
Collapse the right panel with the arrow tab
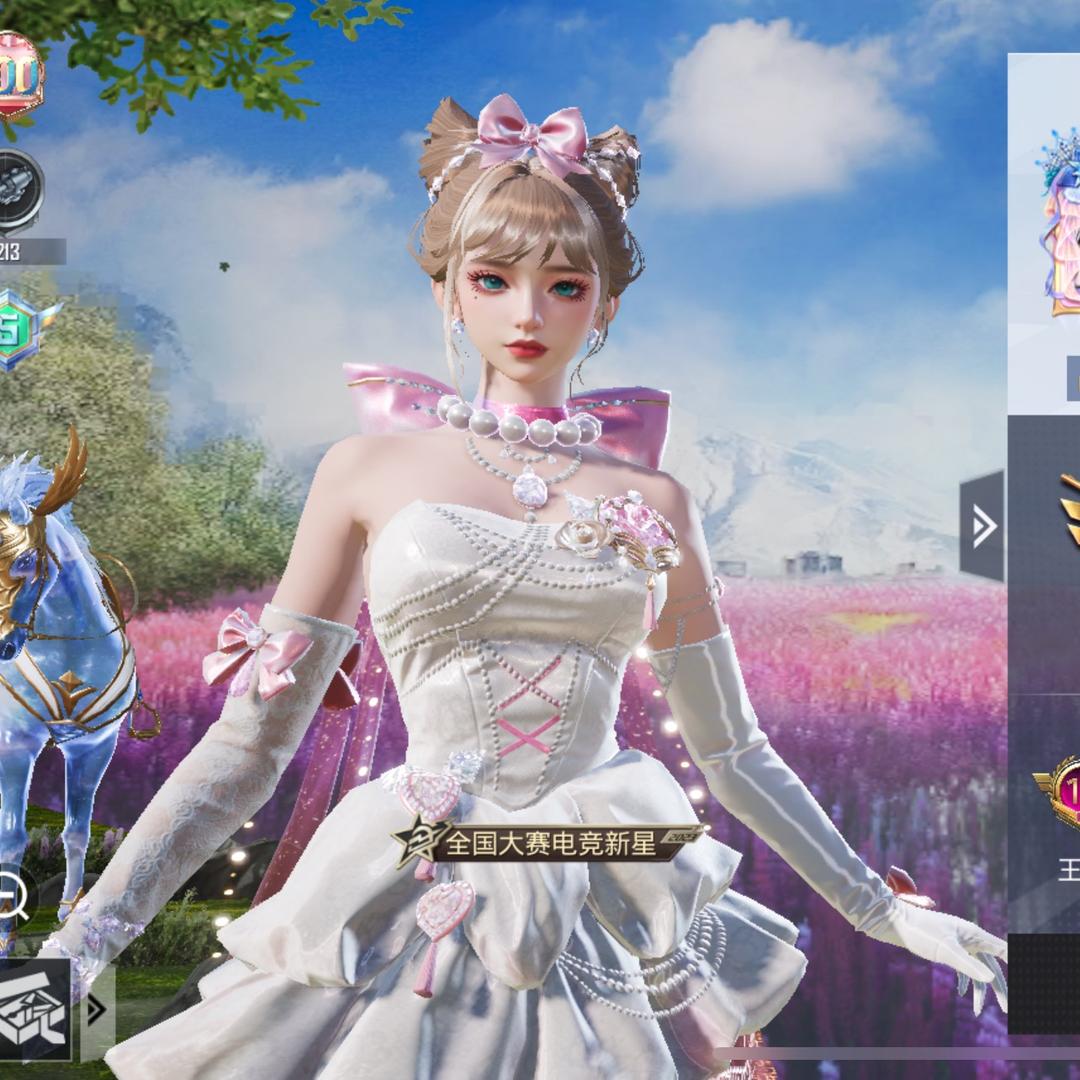[983, 526]
